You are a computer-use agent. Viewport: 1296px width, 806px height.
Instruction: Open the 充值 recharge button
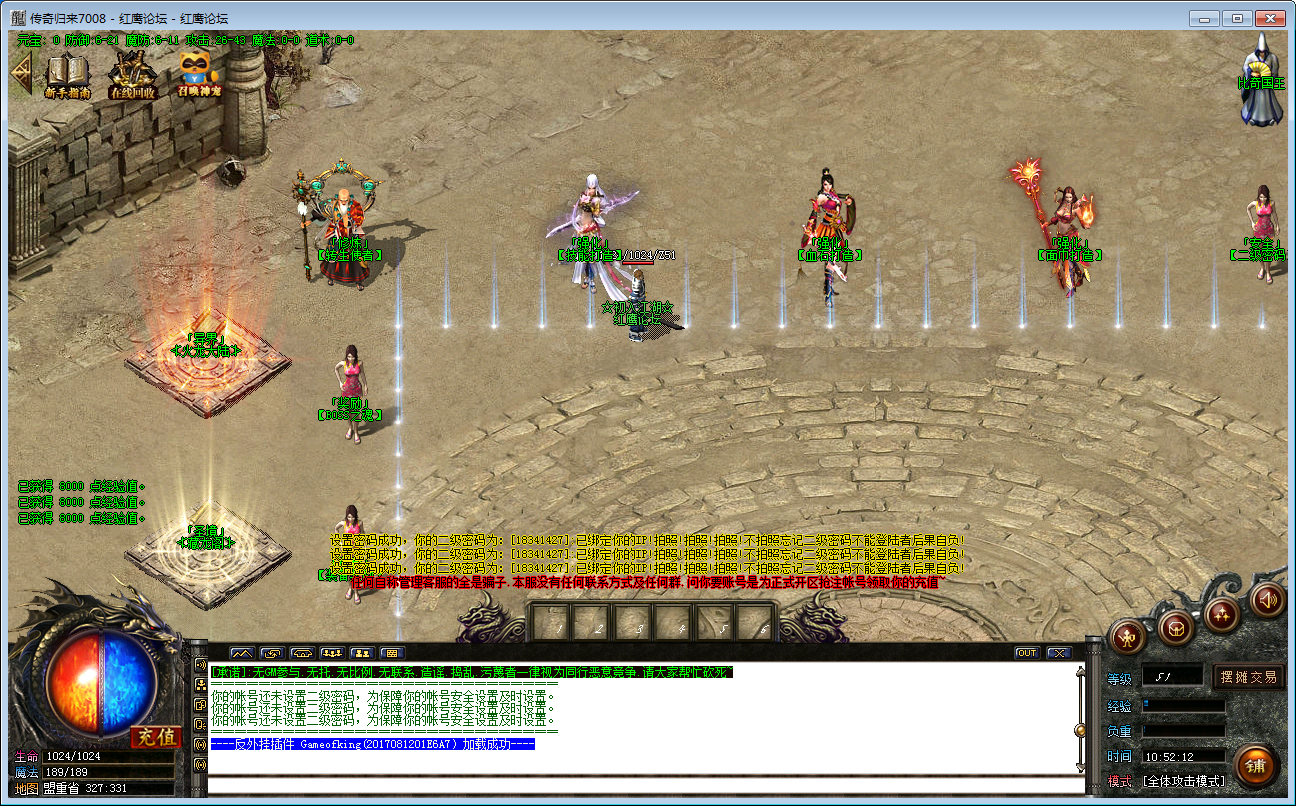coord(155,738)
